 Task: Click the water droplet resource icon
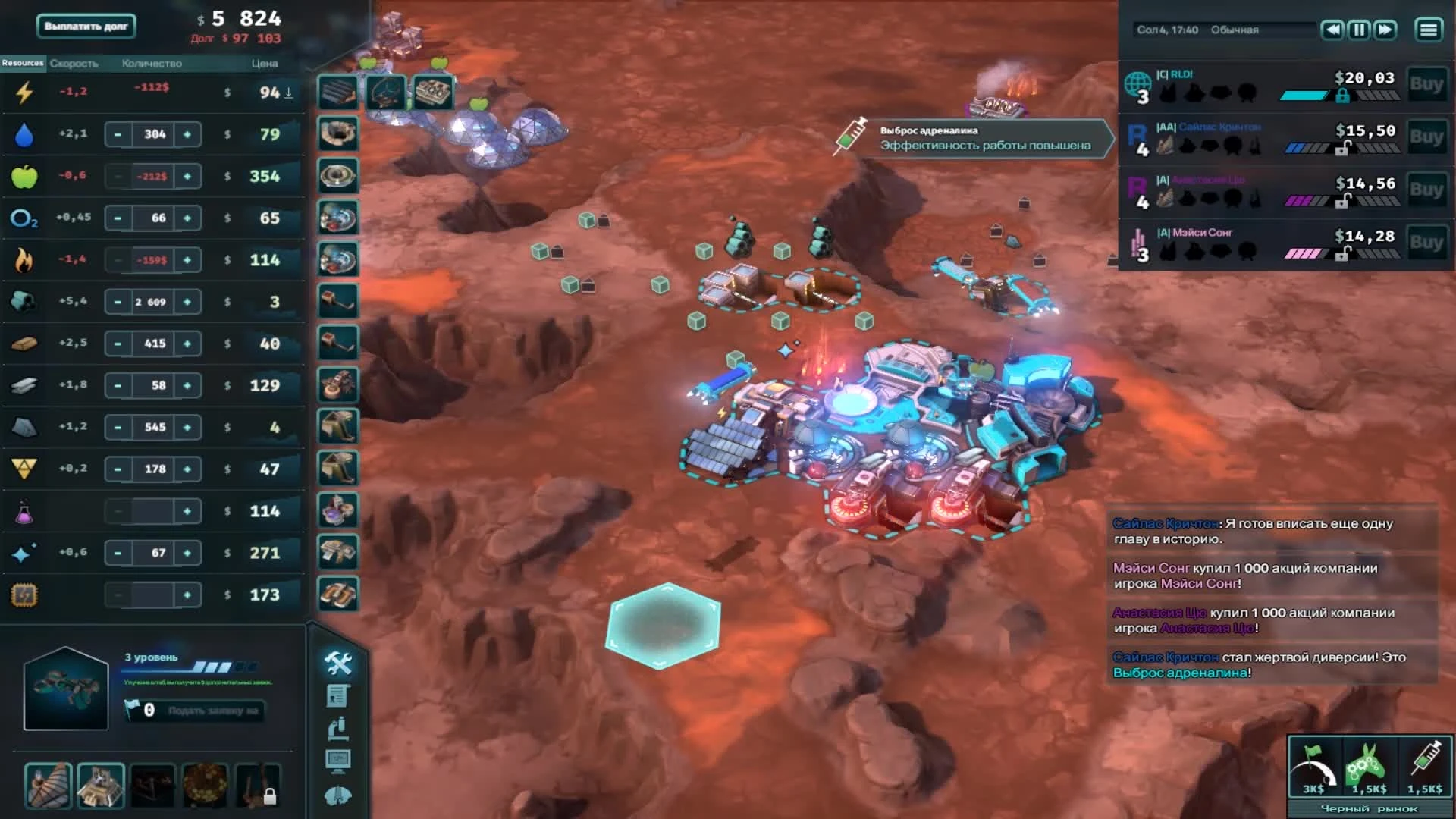25,133
